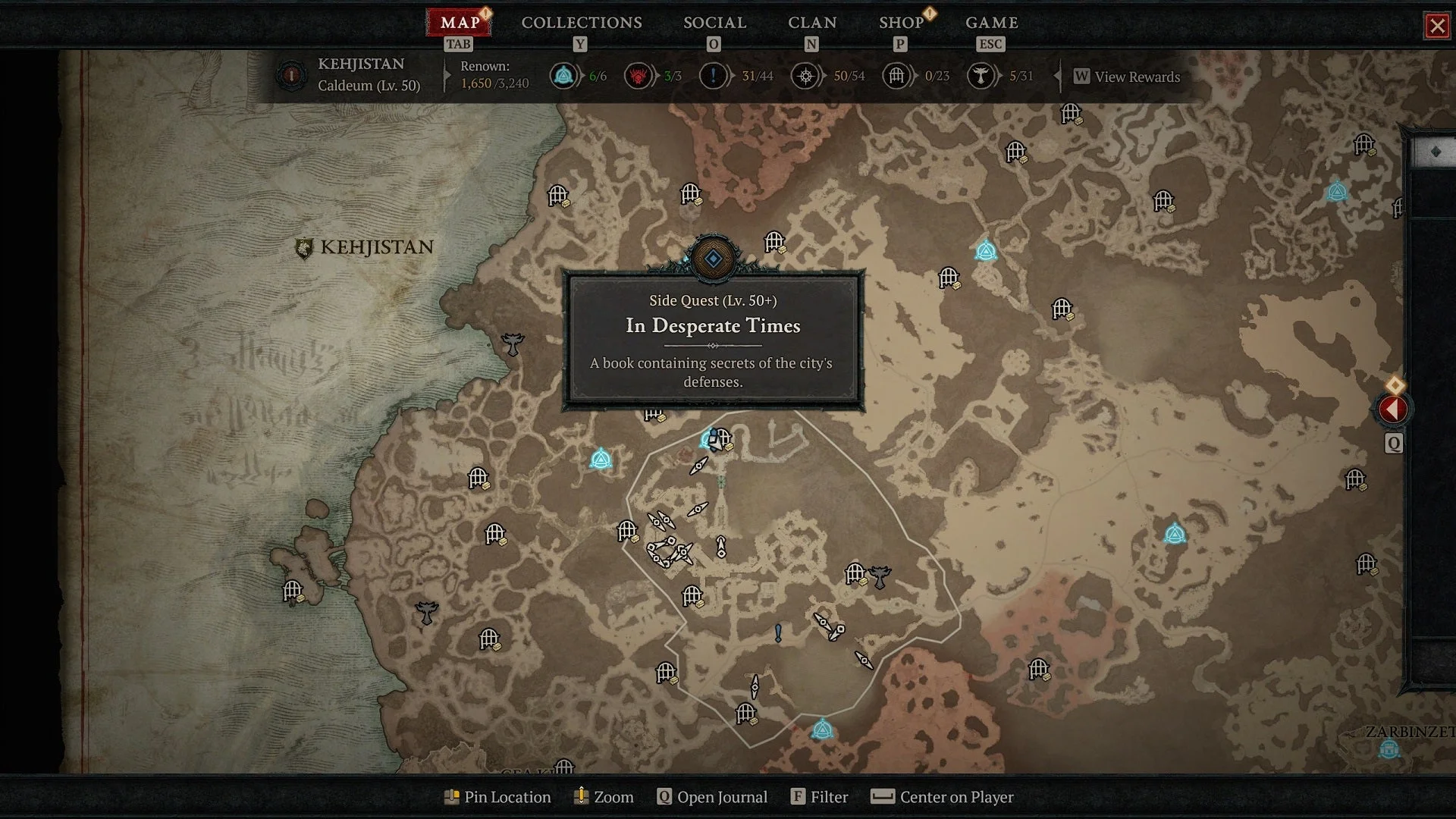The image size is (1456, 819).
Task: Expand the quest tracker arrow on right edge
Action: click(x=1394, y=409)
